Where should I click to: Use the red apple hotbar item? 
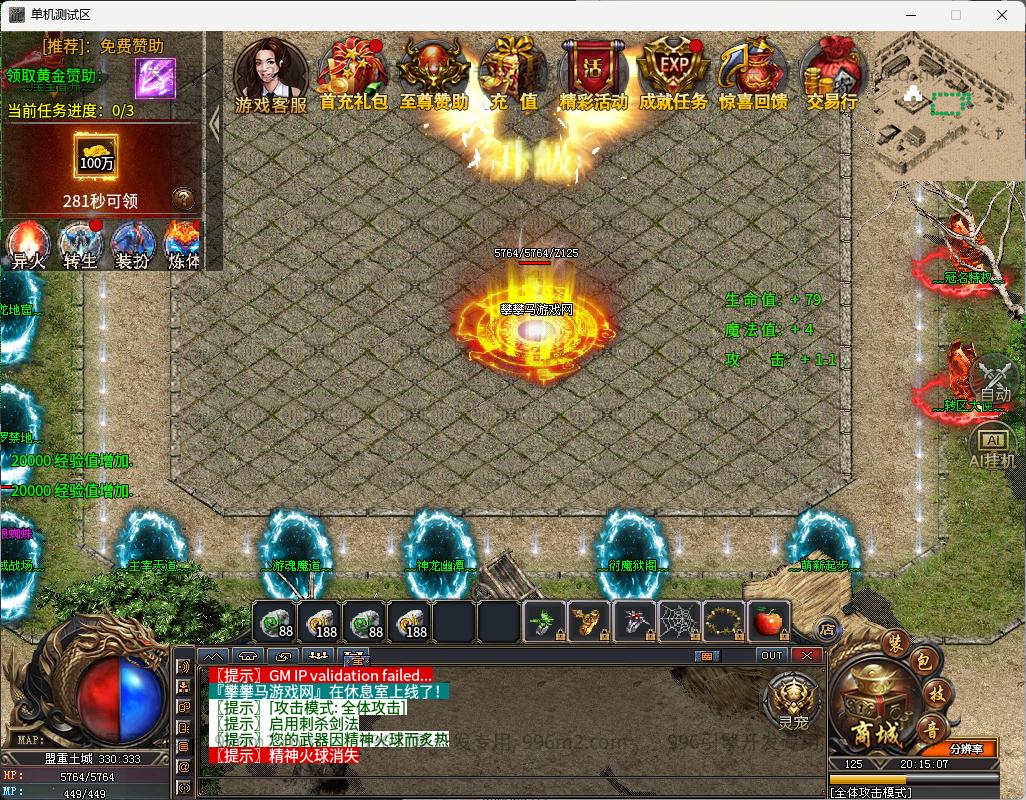(768, 622)
